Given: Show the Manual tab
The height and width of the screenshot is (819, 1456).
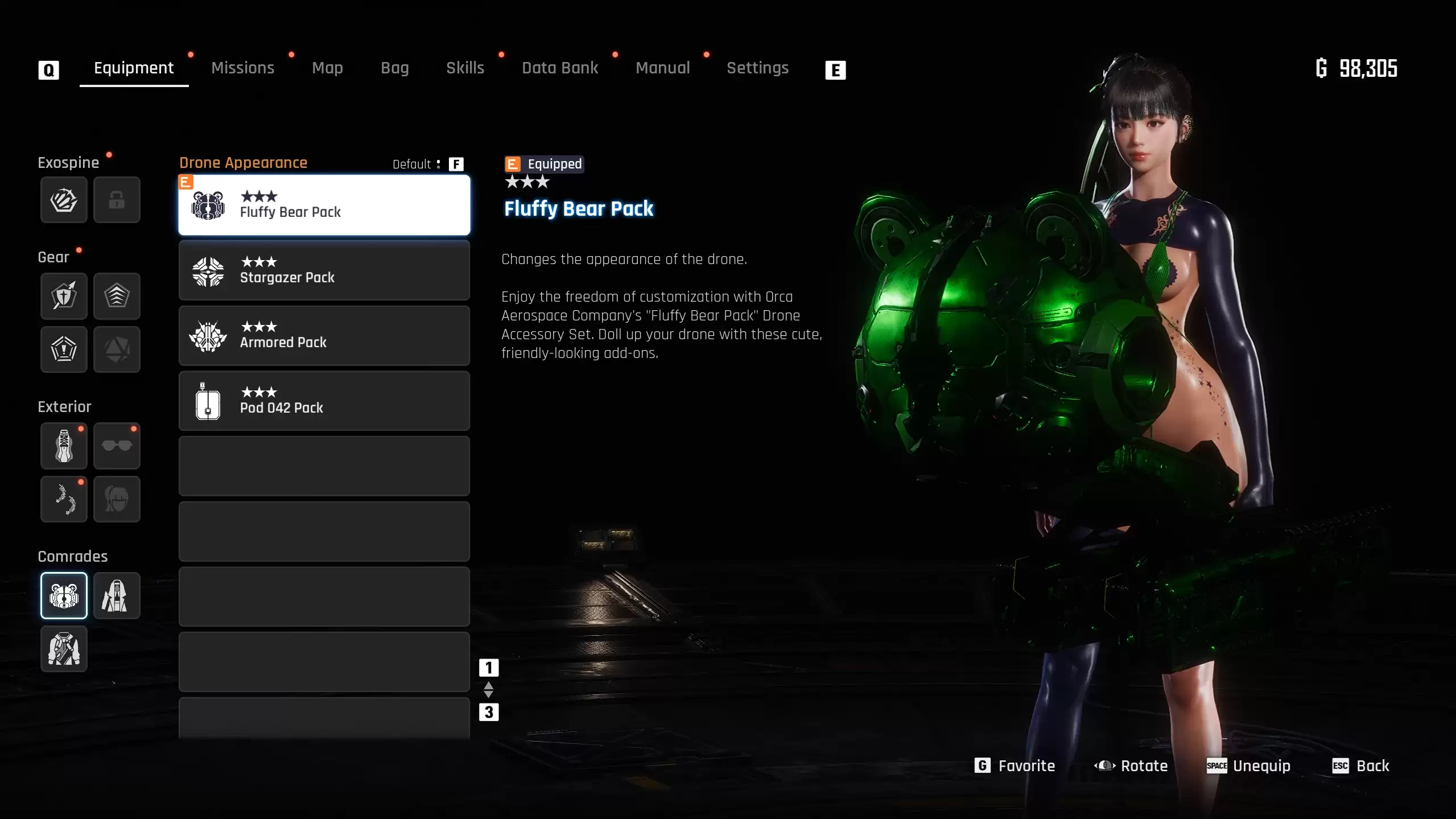Looking at the screenshot, I should coord(662,68).
